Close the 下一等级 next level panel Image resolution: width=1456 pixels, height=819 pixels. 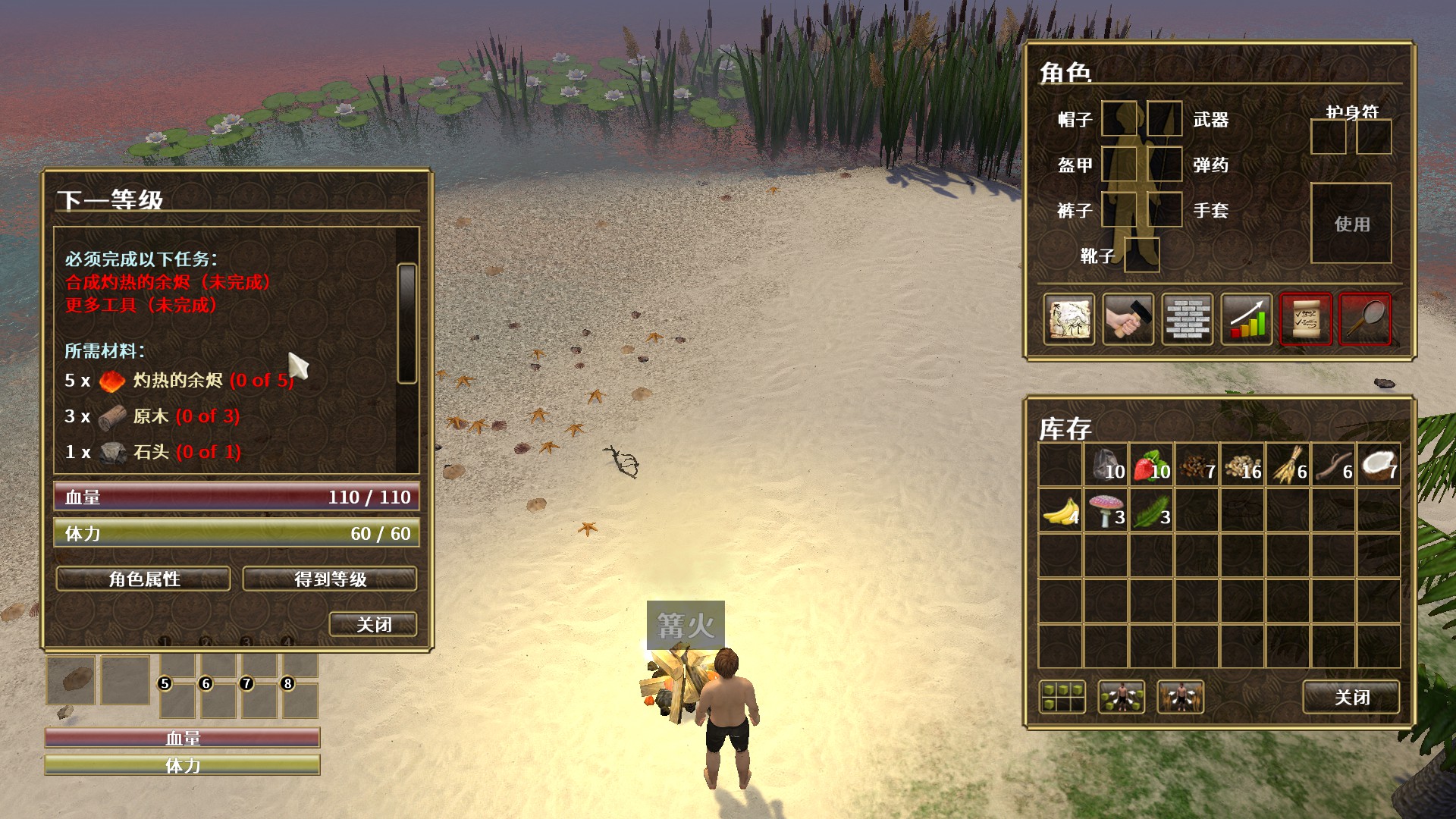point(373,624)
